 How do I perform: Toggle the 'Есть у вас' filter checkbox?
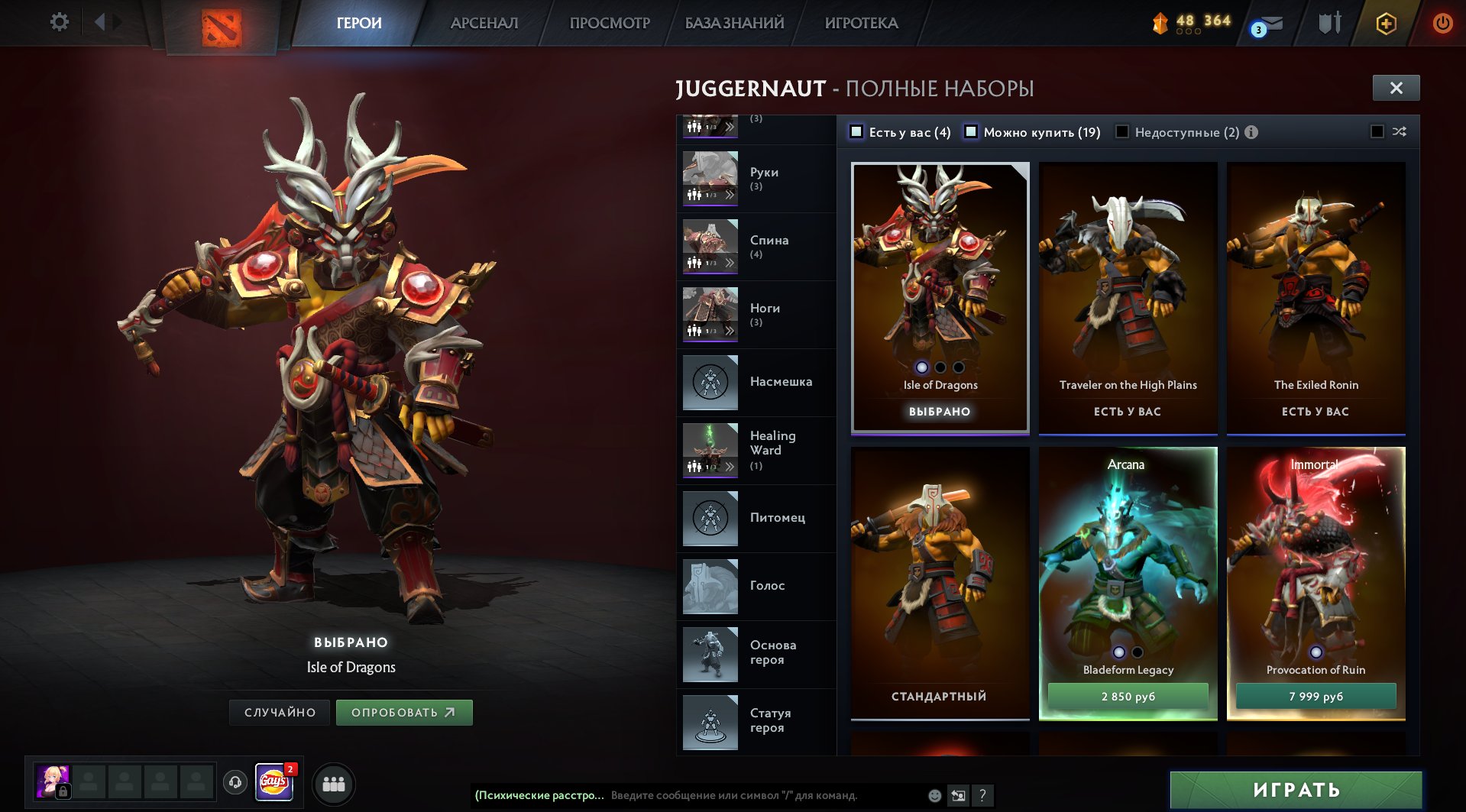[857, 132]
